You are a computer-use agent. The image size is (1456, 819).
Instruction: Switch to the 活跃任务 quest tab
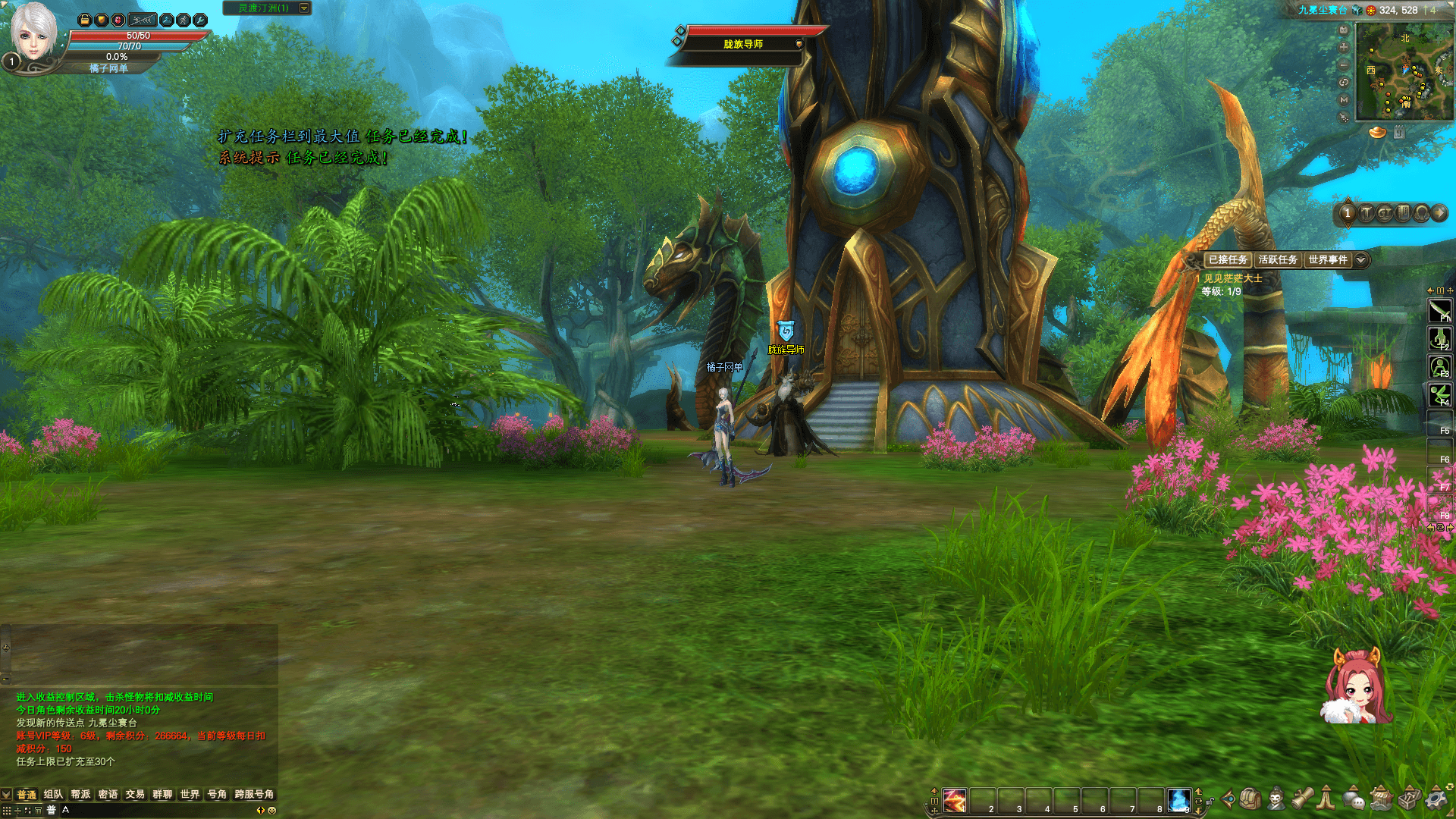(x=1278, y=259)
